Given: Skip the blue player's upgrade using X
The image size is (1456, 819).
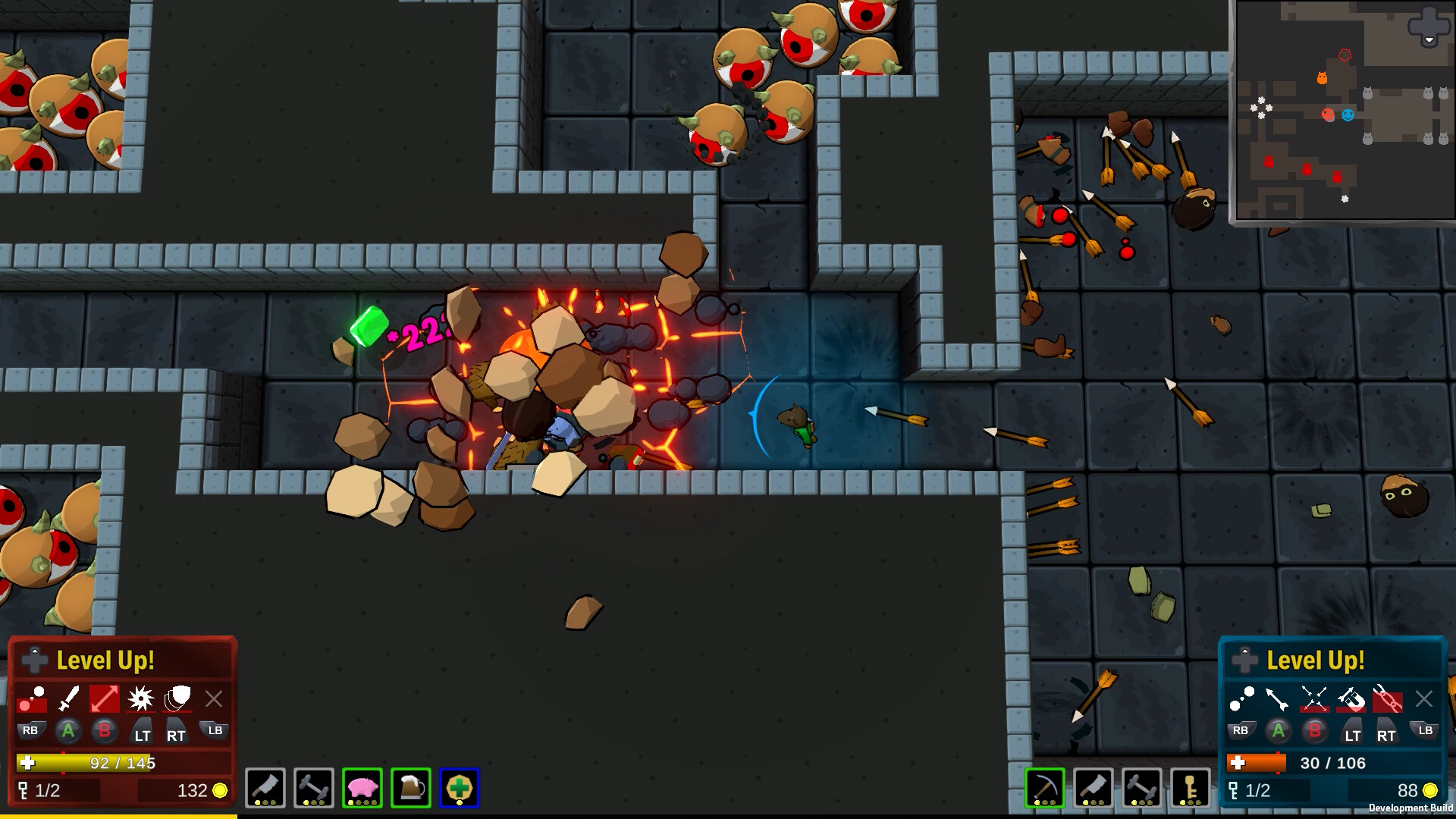Looking at the screenshot, I should point(1424,698).
